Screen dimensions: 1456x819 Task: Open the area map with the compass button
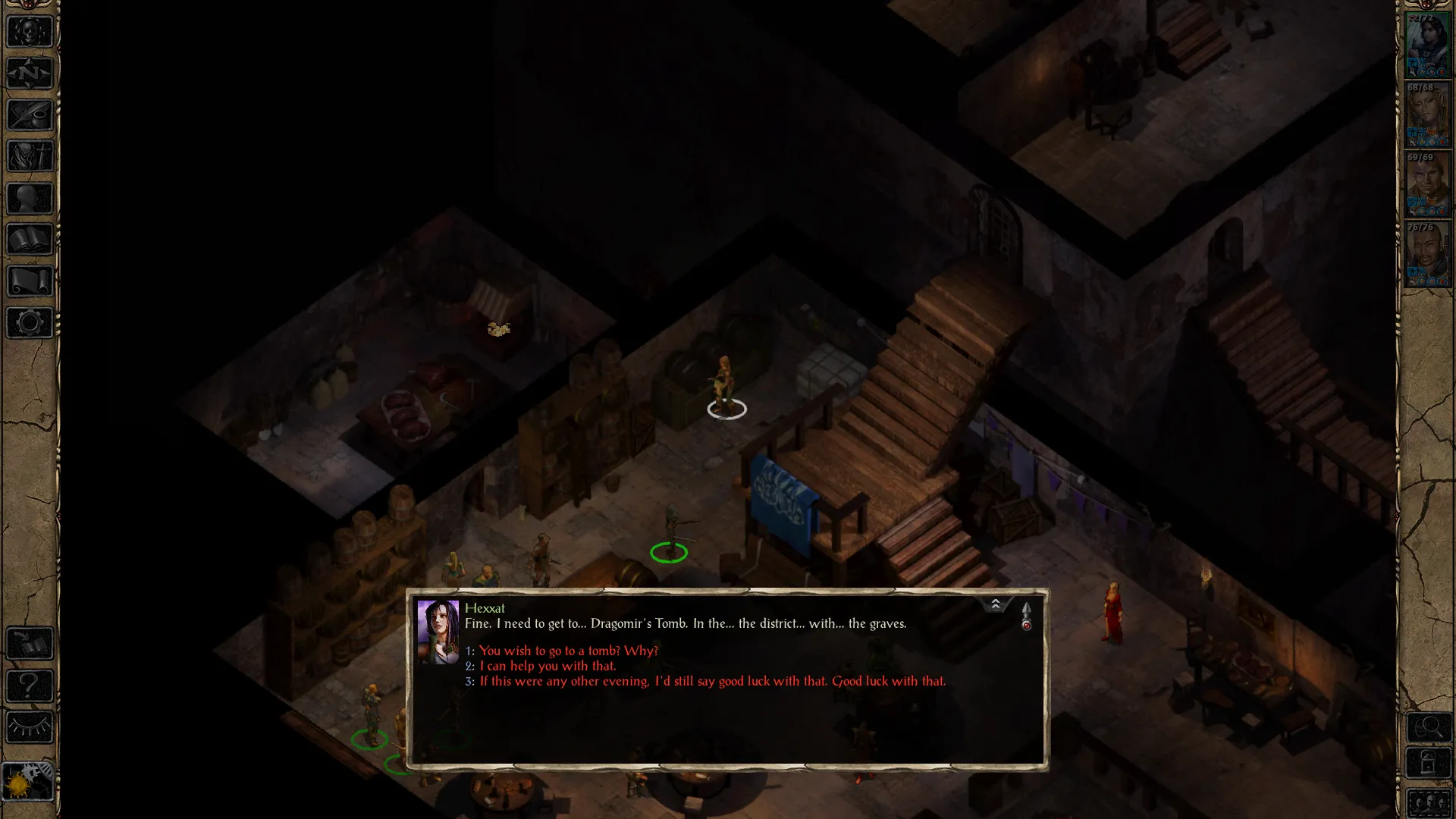[30, 74]
